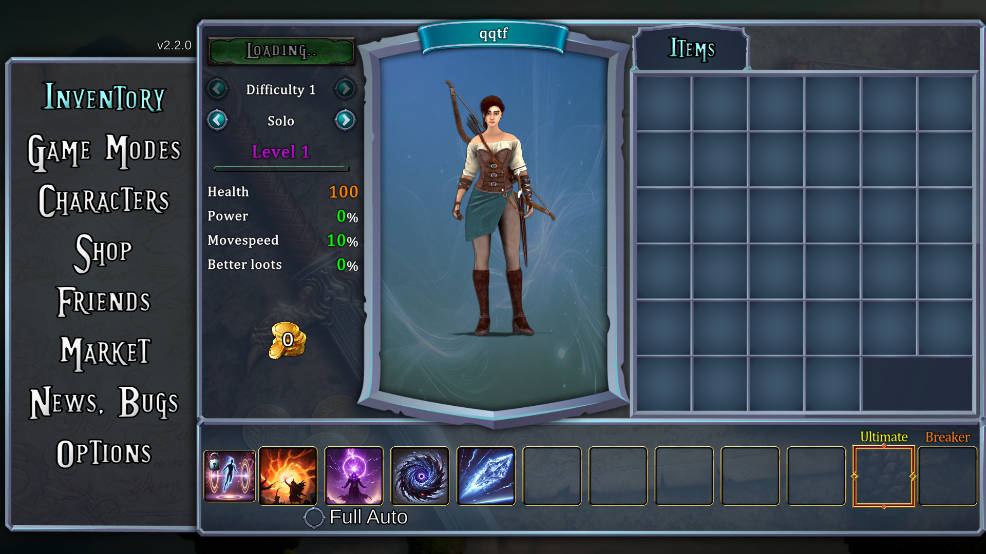This screenshot has width=986, height=554.
Task: Decrease difficulty with the left arrow
Action: point(218,89)
